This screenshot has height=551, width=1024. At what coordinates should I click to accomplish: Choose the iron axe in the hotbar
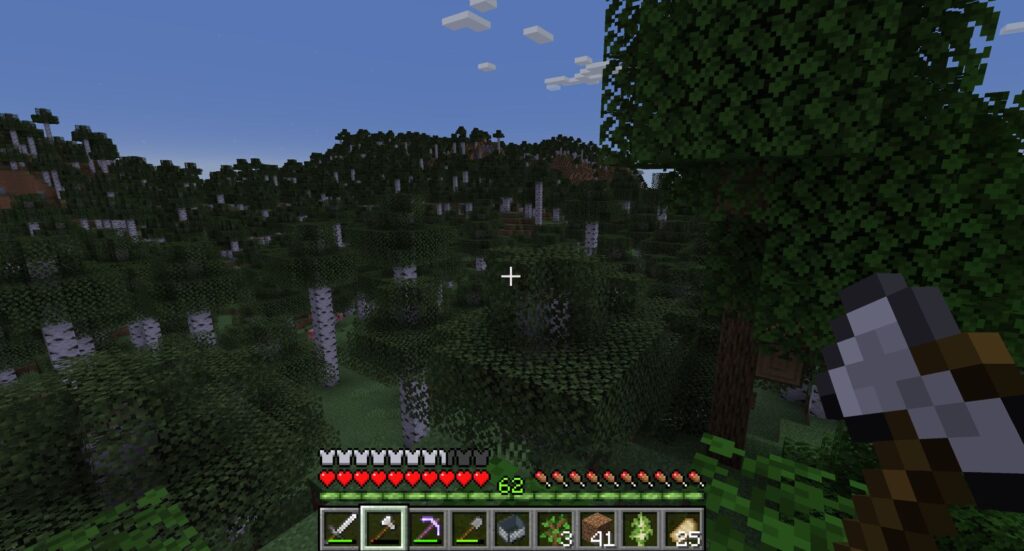tap(383, 527)
